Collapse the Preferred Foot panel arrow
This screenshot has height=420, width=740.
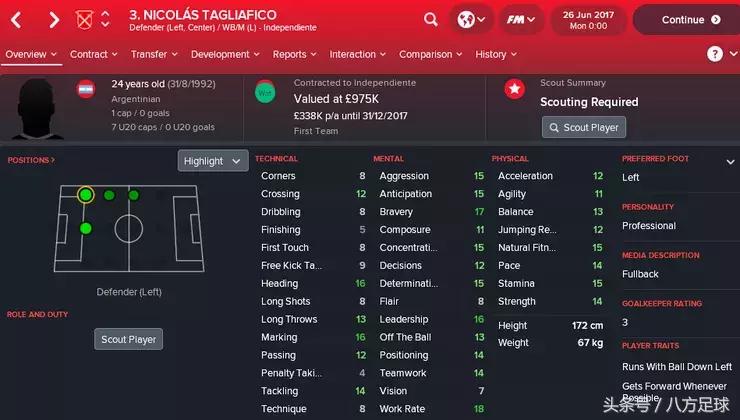(730, 161)
